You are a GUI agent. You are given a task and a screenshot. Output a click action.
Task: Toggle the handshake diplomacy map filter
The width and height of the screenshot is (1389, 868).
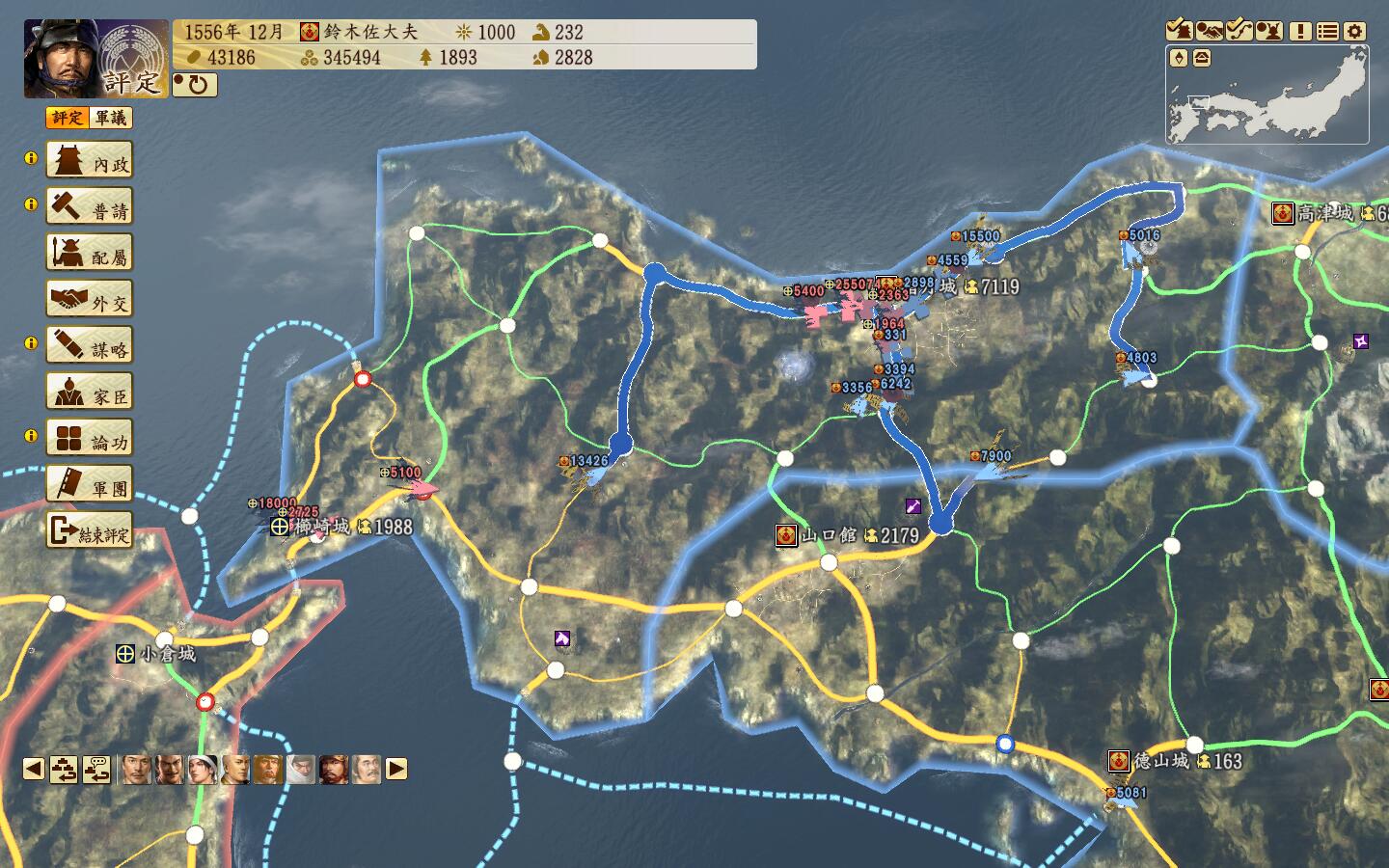(1210, 31)
